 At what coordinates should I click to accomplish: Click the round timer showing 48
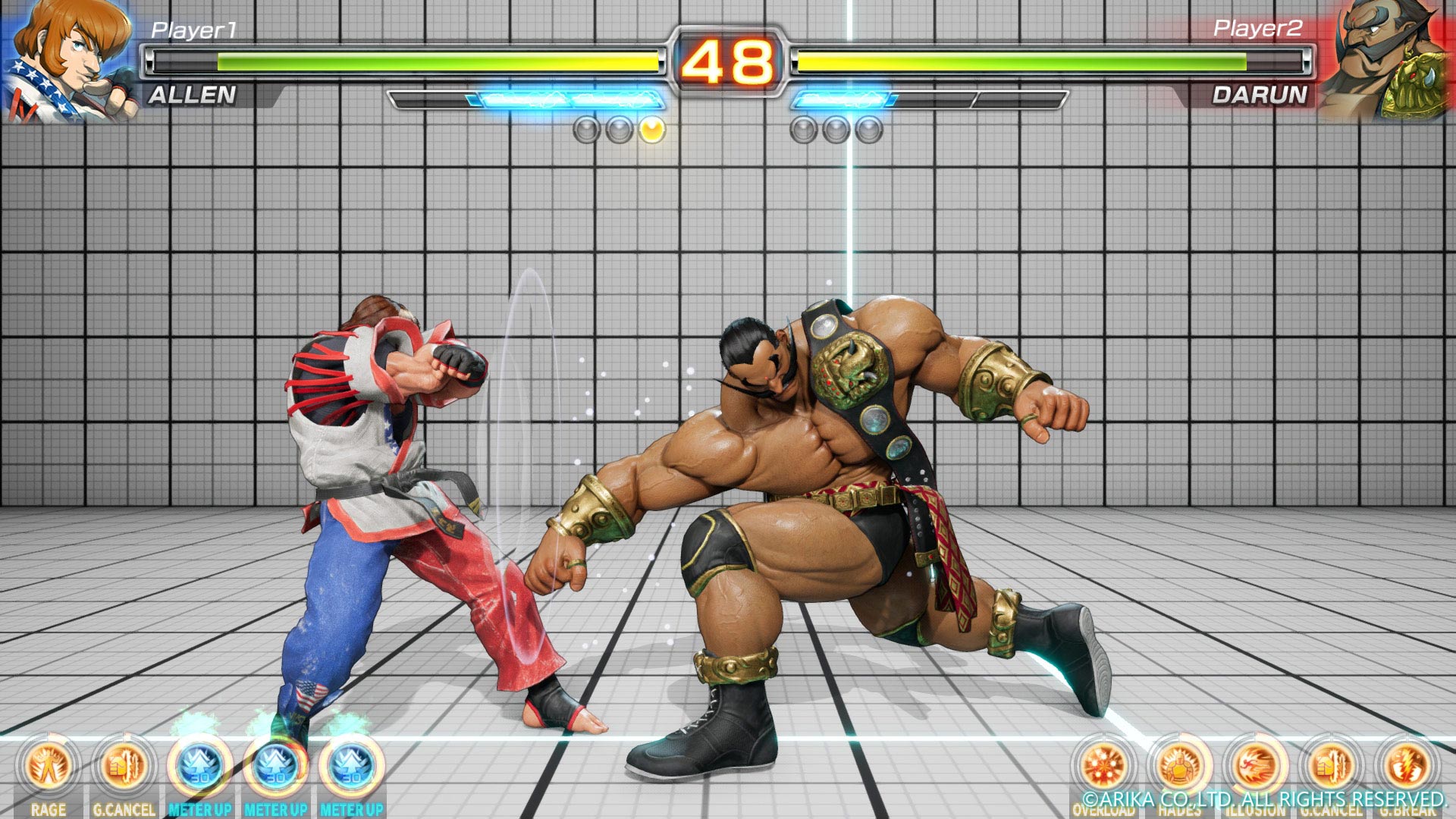click(x=728, y=59)
